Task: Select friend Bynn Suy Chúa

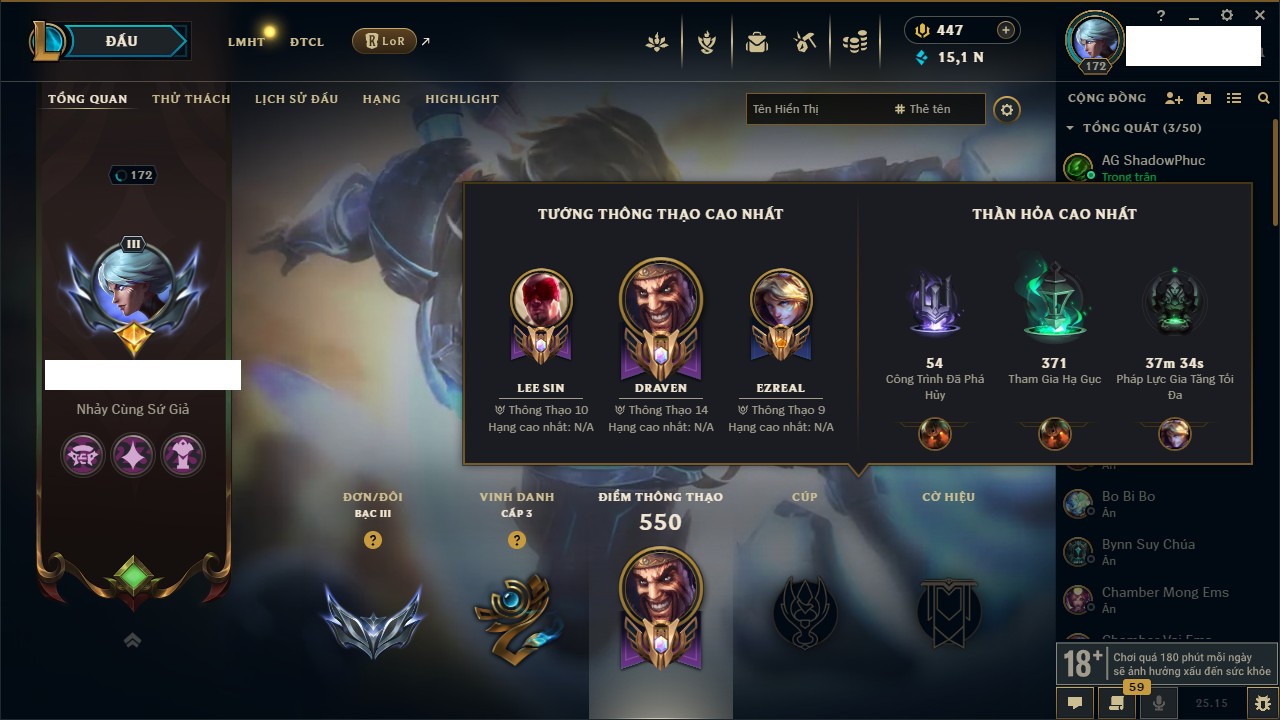Action: click(x=1148, y=545)
